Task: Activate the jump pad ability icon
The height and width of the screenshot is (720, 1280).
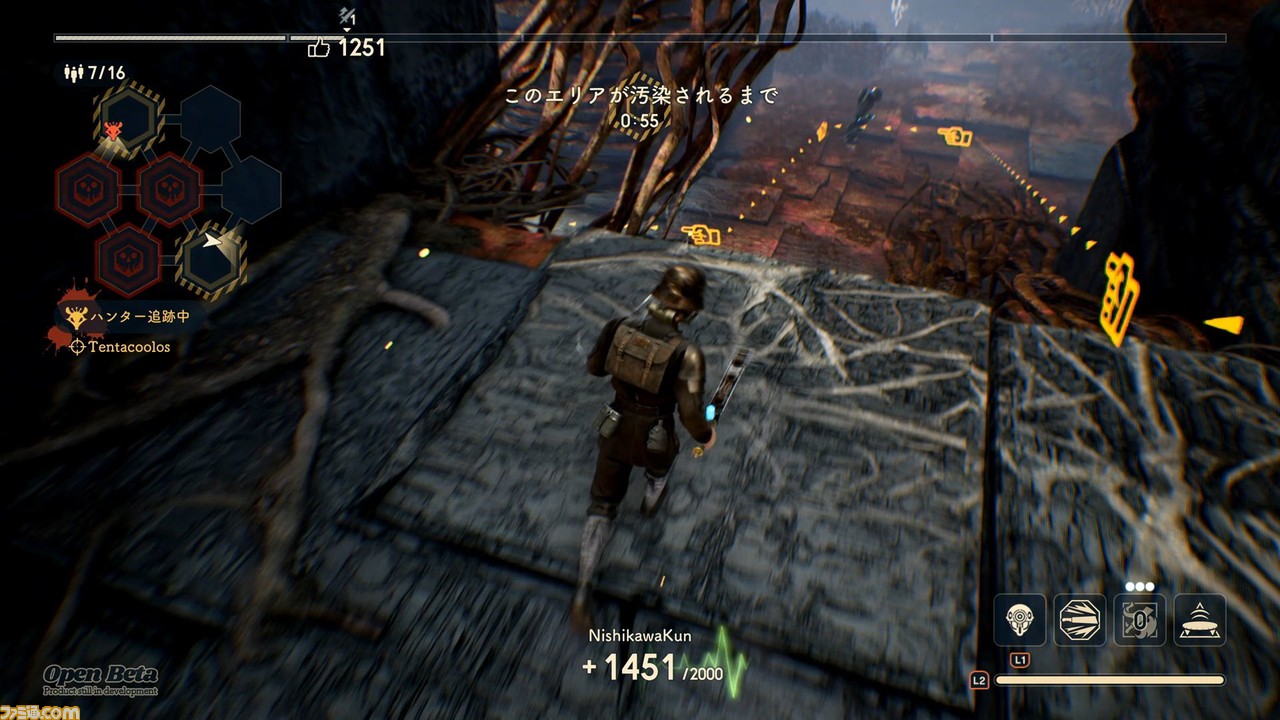Action: point(1200,620)
